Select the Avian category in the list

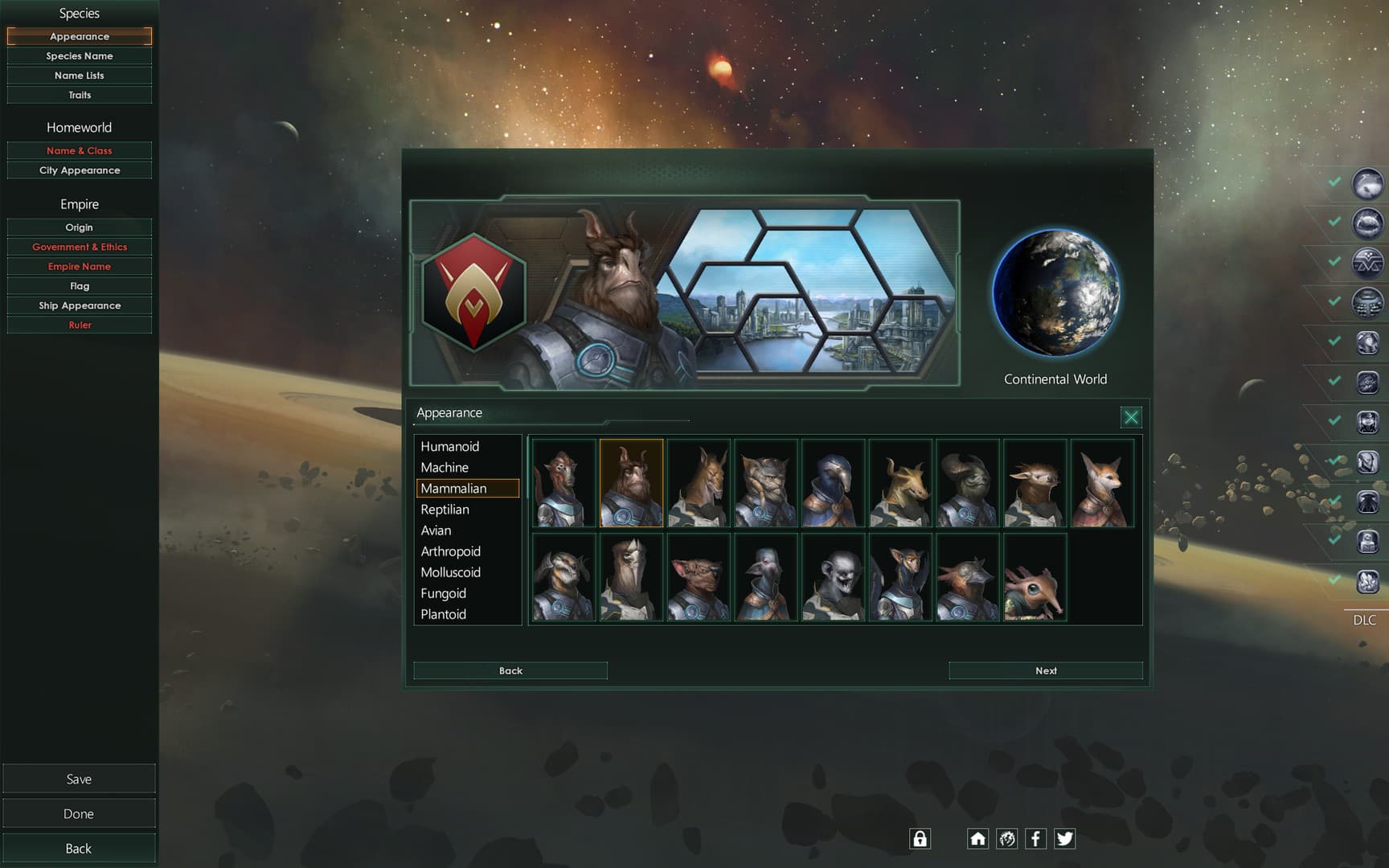pos(435,530)
